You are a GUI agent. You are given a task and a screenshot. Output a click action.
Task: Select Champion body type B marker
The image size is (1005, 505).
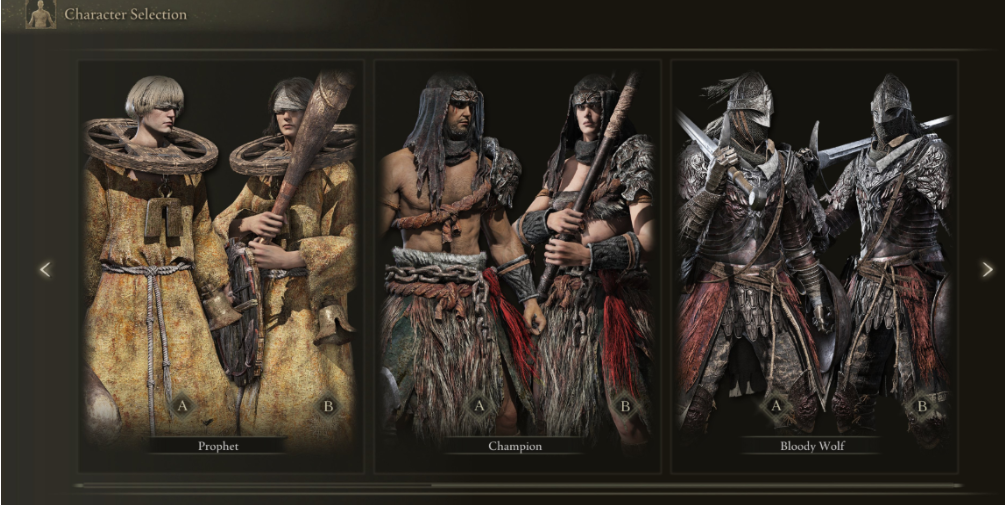point(625,405)
